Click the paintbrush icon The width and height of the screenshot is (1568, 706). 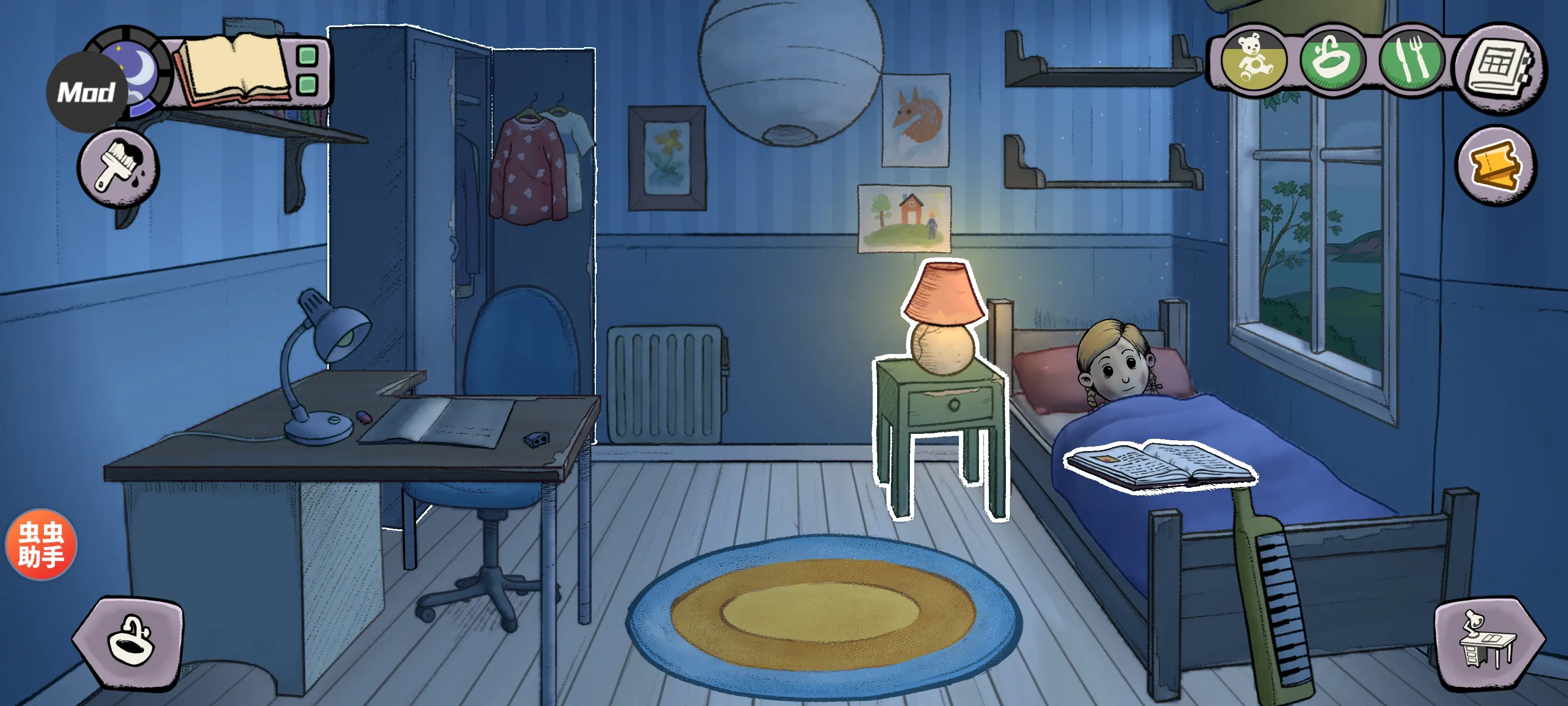tap(118, 167)
